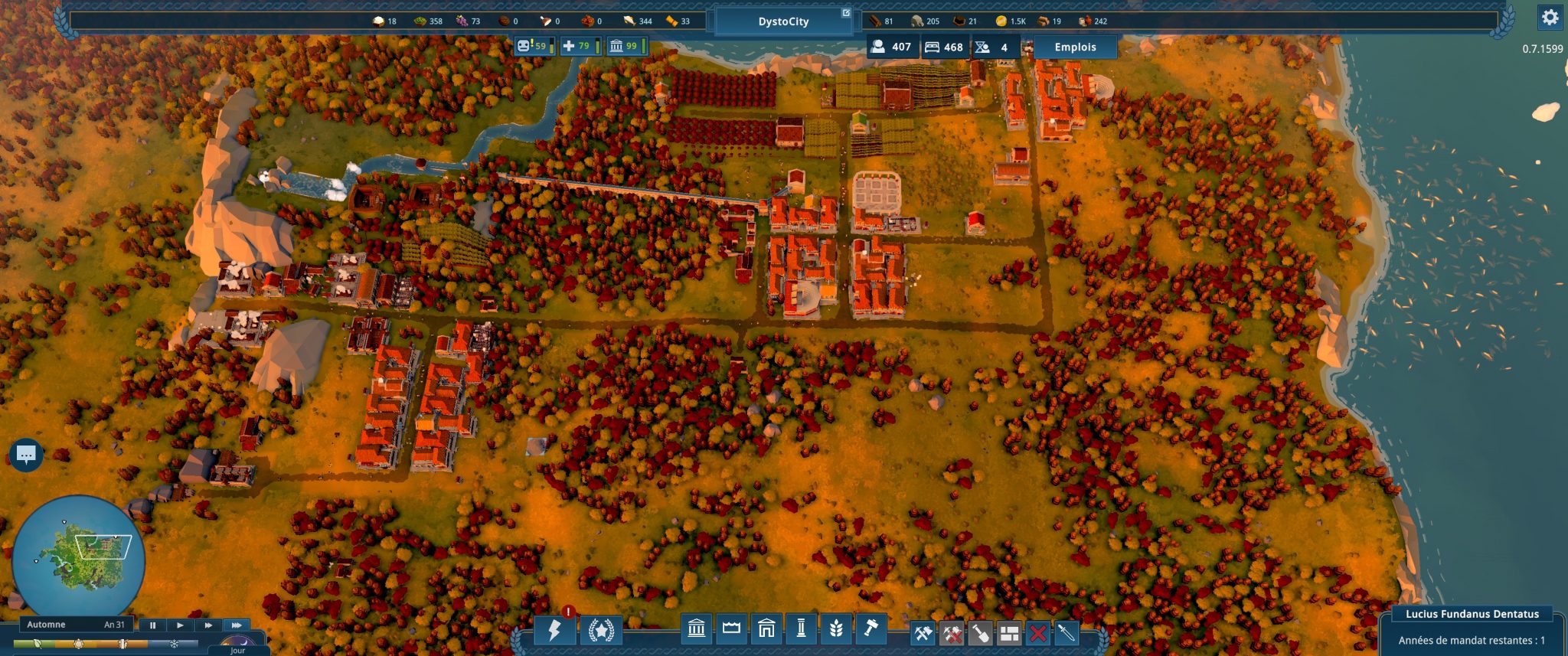The height and width of the screenshot is (656, 1568).
Task: Open the chat speech bubble
Action: 26,455
